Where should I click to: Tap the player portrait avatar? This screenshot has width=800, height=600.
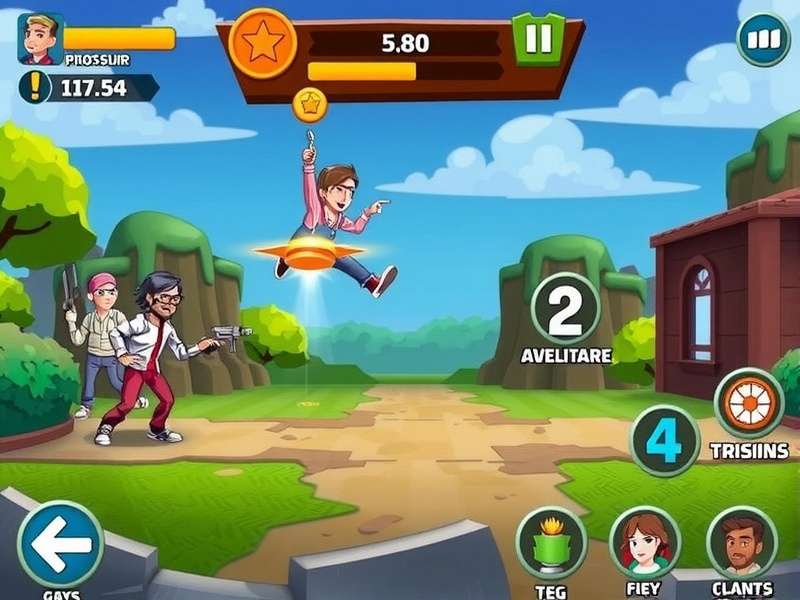[x=41, y=39]
